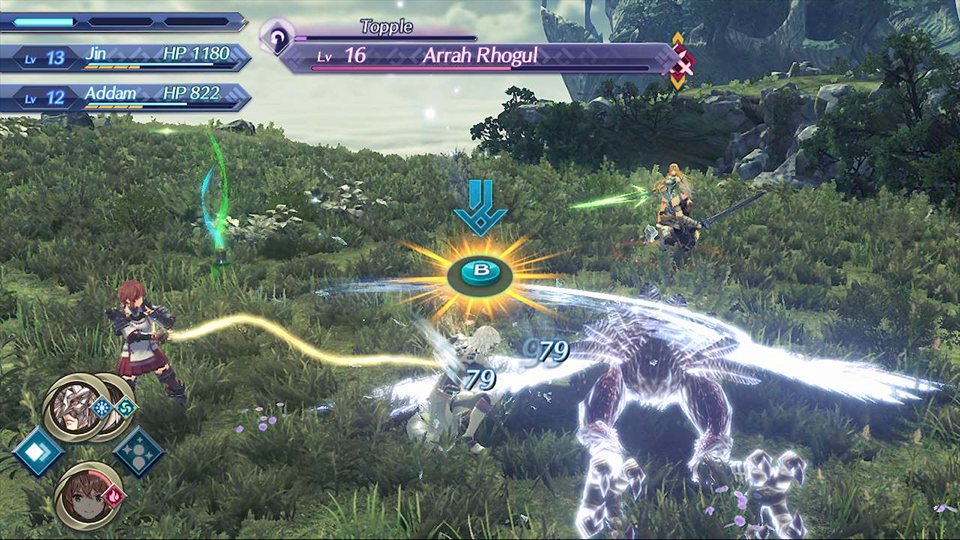Select Jin's party status row

point(125,57)
